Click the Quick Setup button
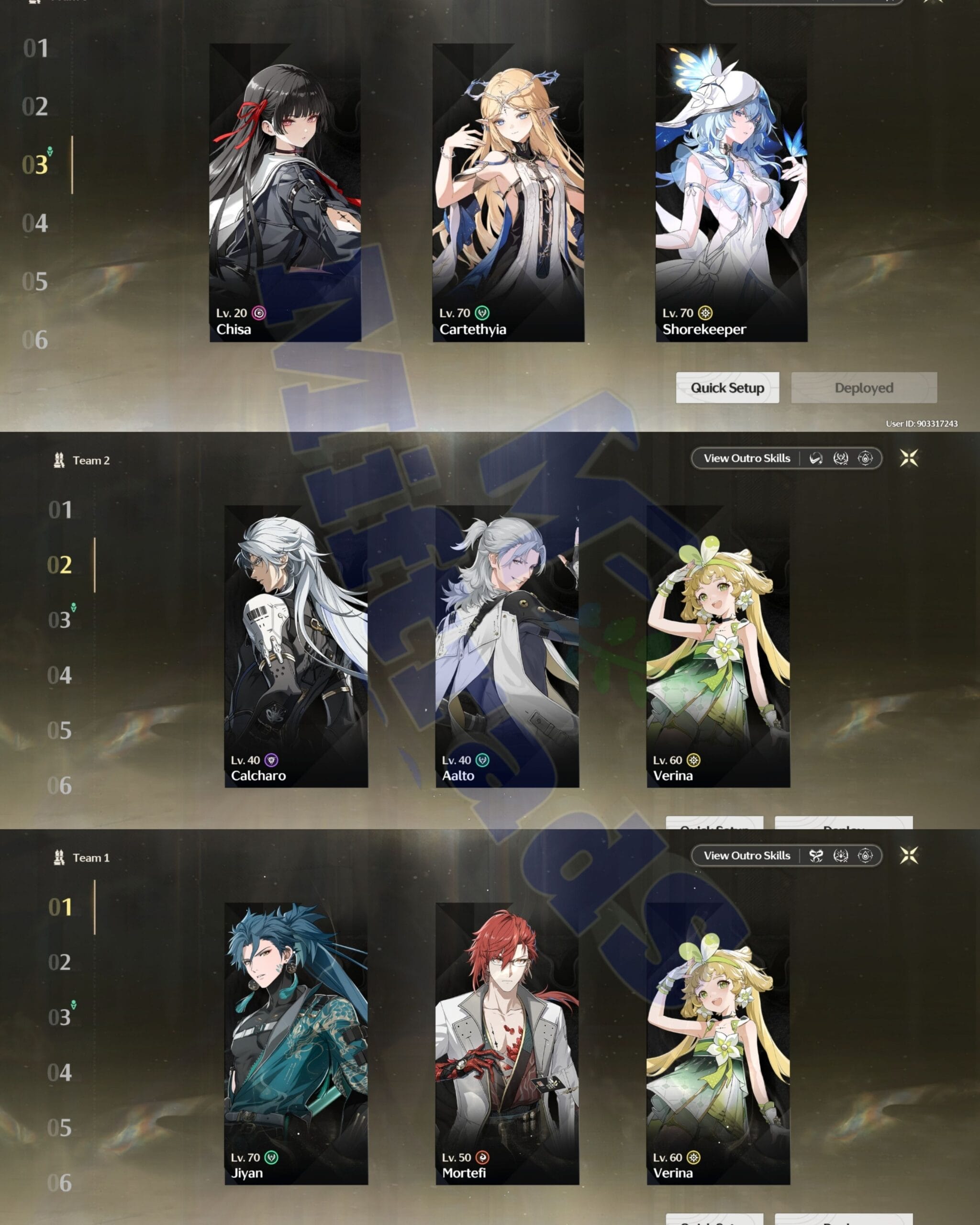Viewport: 980px width, 1225px height. tap(727, 388)
